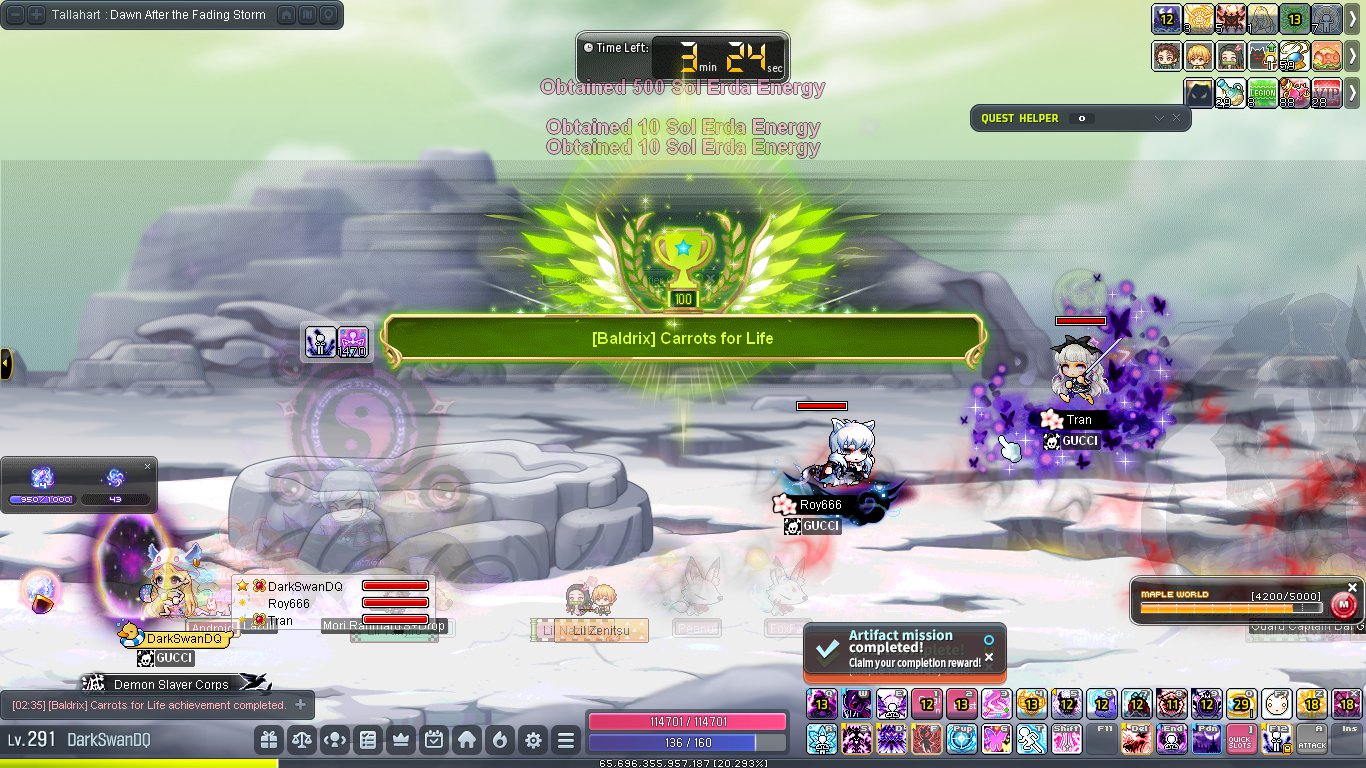Open the flame icon in the bottom bar
The height and width of the screenshot is (768, 1366).
pos(500,740)
